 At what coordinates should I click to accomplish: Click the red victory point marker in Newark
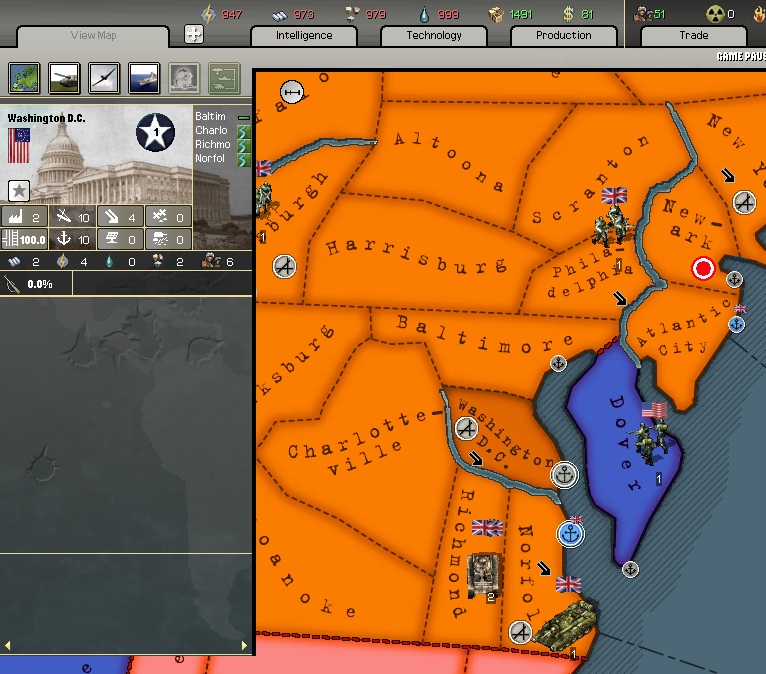tap(703, 268)
